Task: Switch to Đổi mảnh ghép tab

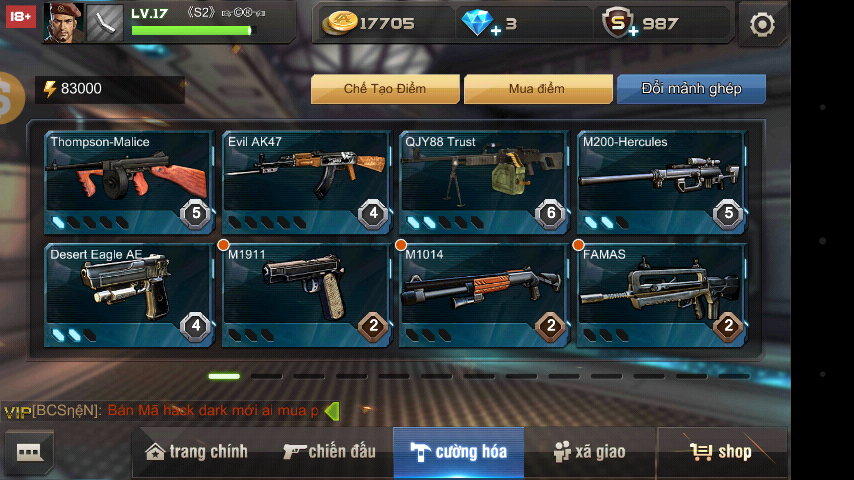Action: (x=692, y=89)
